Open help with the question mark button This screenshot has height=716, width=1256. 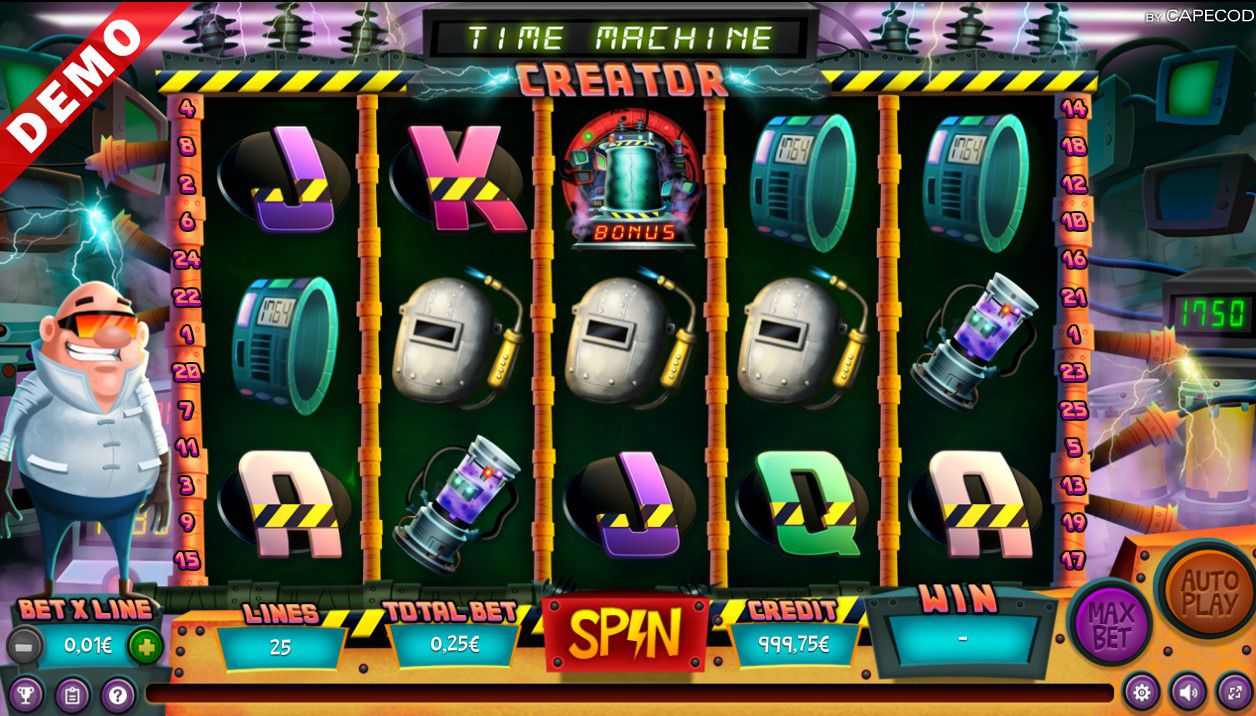tap(117, 694)
